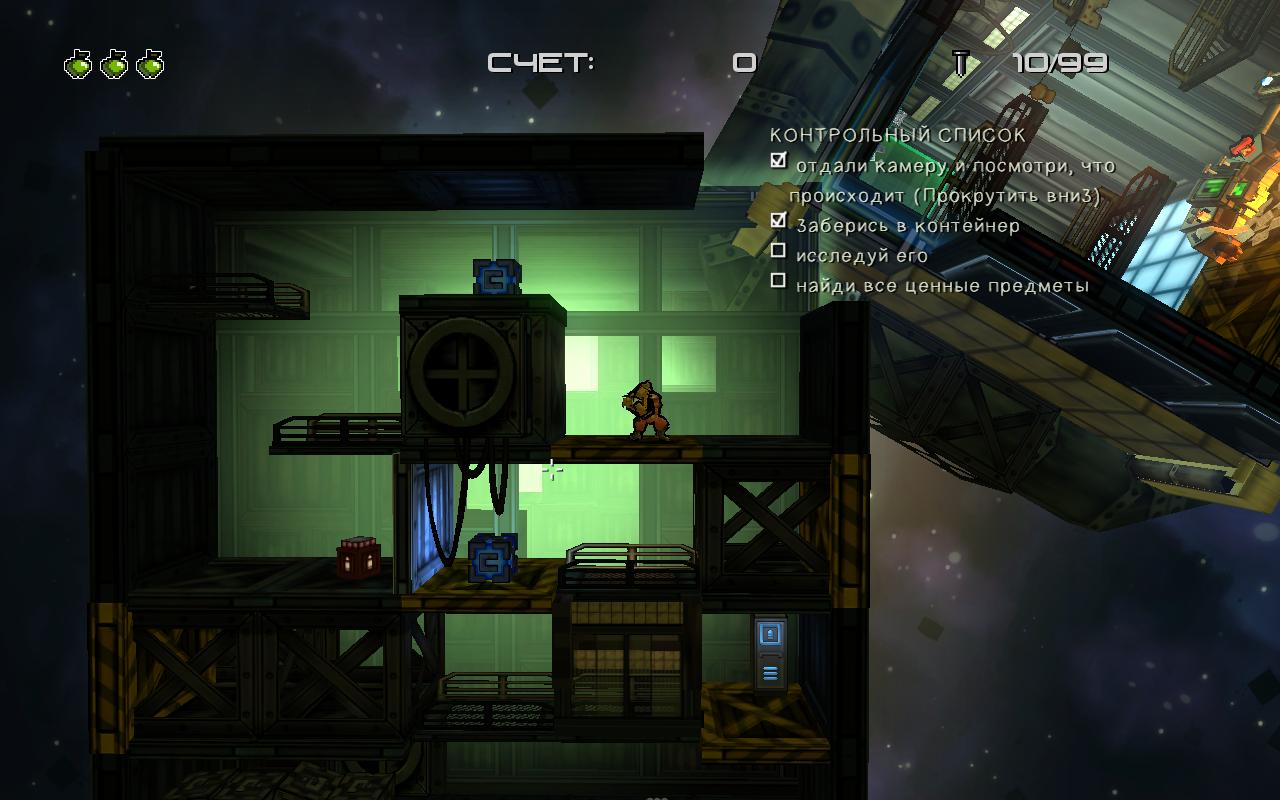Choose the 'найди все ценные предметы' objective checkbox
1280x800 pixels.
click(778, 281)
